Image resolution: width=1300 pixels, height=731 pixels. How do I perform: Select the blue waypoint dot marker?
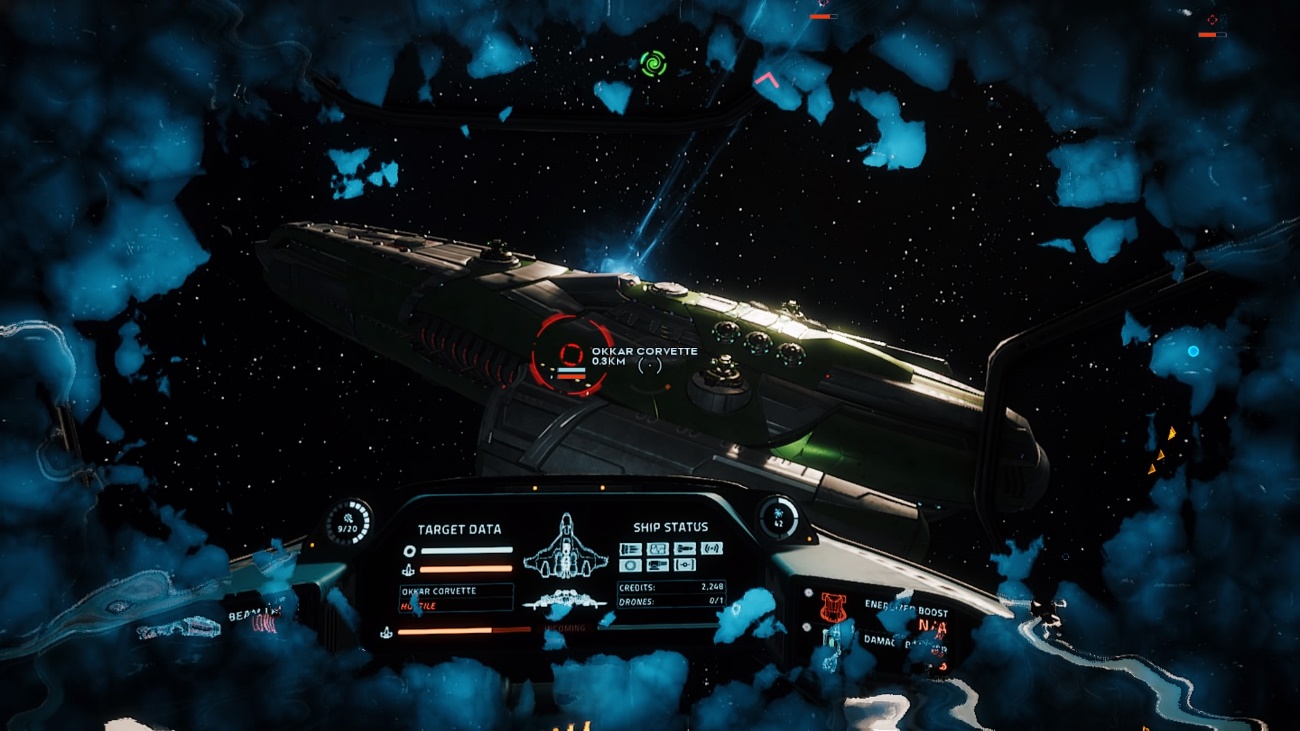1193,351
